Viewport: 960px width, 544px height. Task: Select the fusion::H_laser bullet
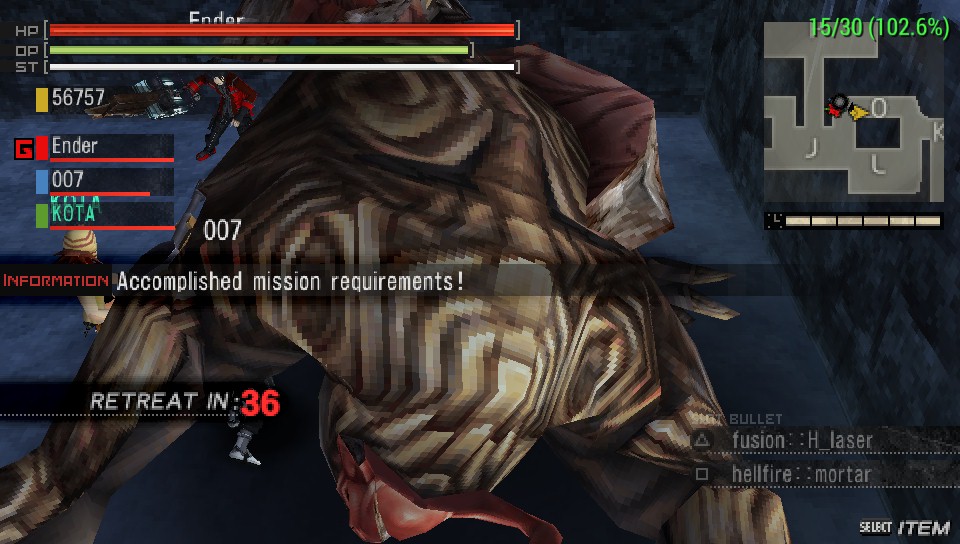point(802,440)
